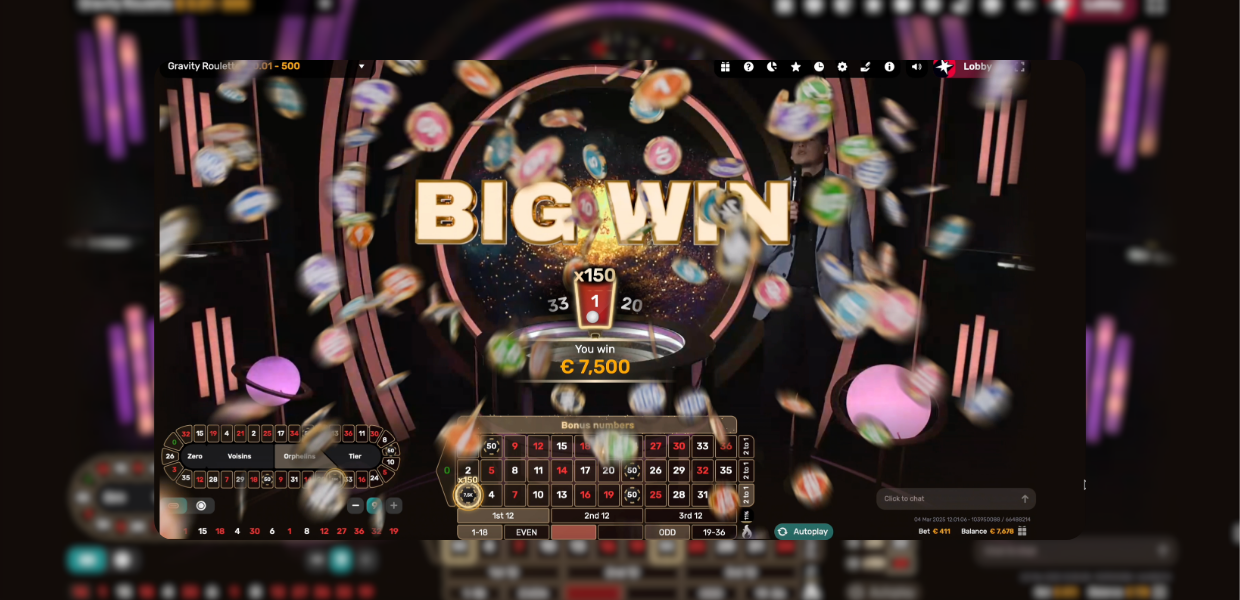
Task: Choose the Zero racetrack section
Action: coord(194,456)
